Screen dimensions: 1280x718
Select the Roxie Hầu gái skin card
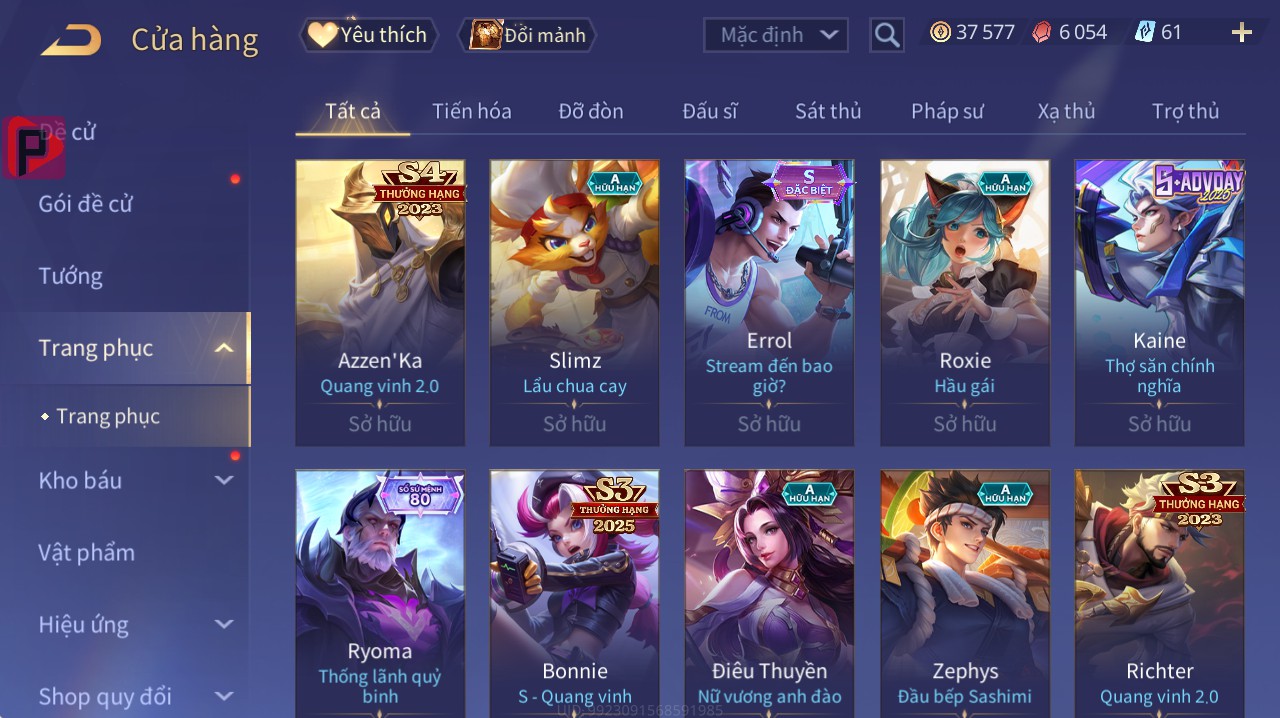coord(965,302)
